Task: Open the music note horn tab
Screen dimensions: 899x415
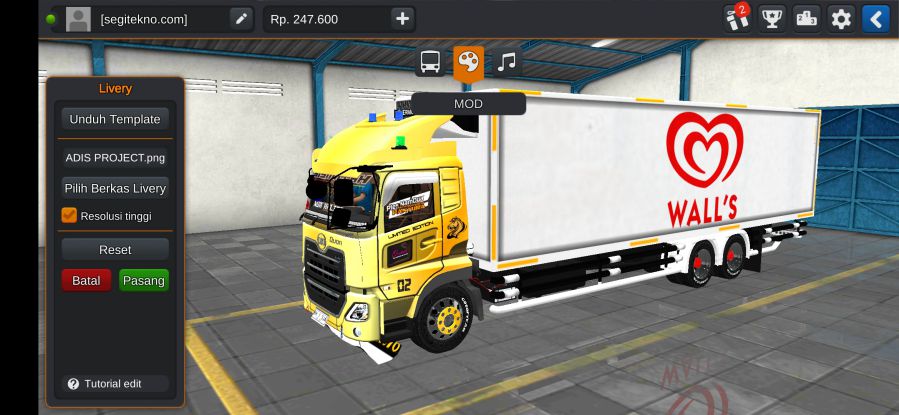Action: (x=507, y=62)
